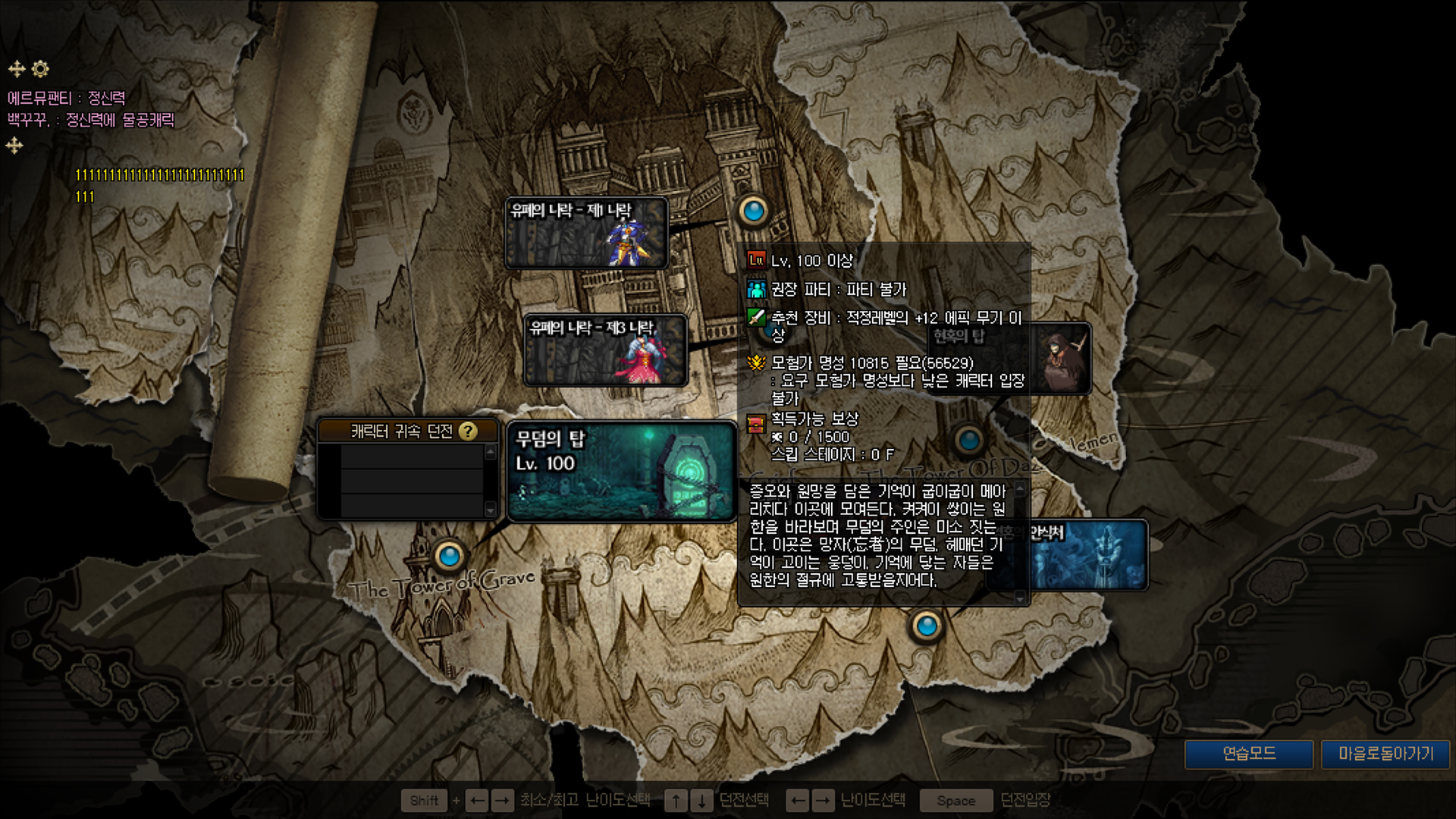The height and width of the screenshot is (819, 1456).
Task: Select the Tower of Despair map orb marker
Action: (x=968, y=440)
